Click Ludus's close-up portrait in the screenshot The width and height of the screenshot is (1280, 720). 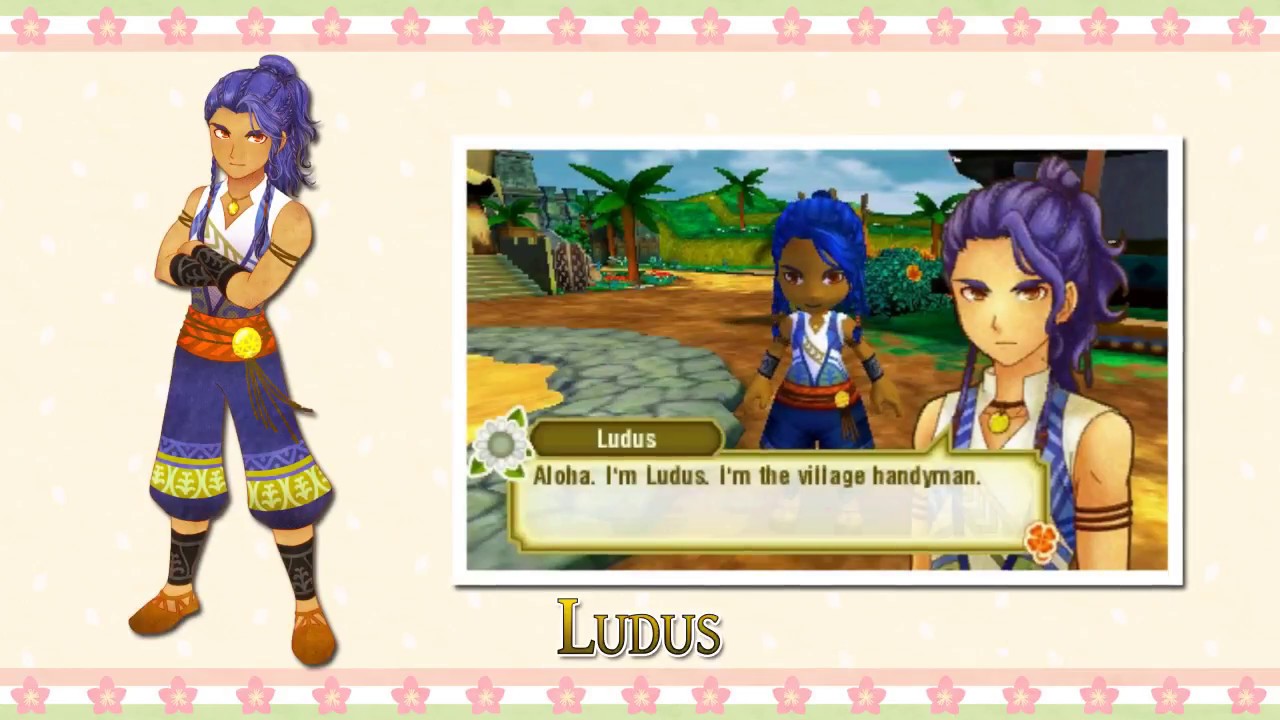1010,300
